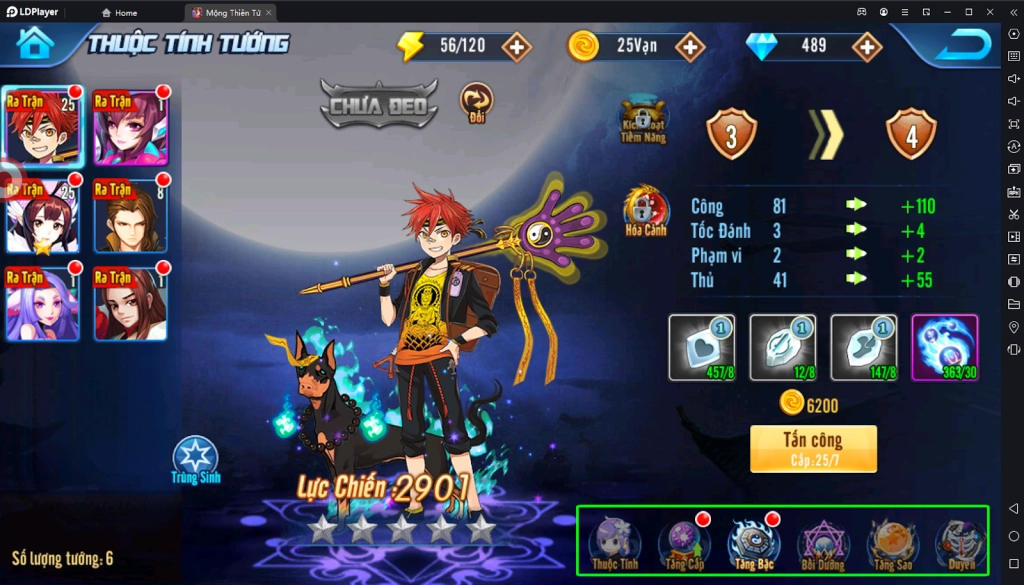Screen dimensions: 1024x585
Task: Select the heart gem material slot
Action: pos(701,347)
